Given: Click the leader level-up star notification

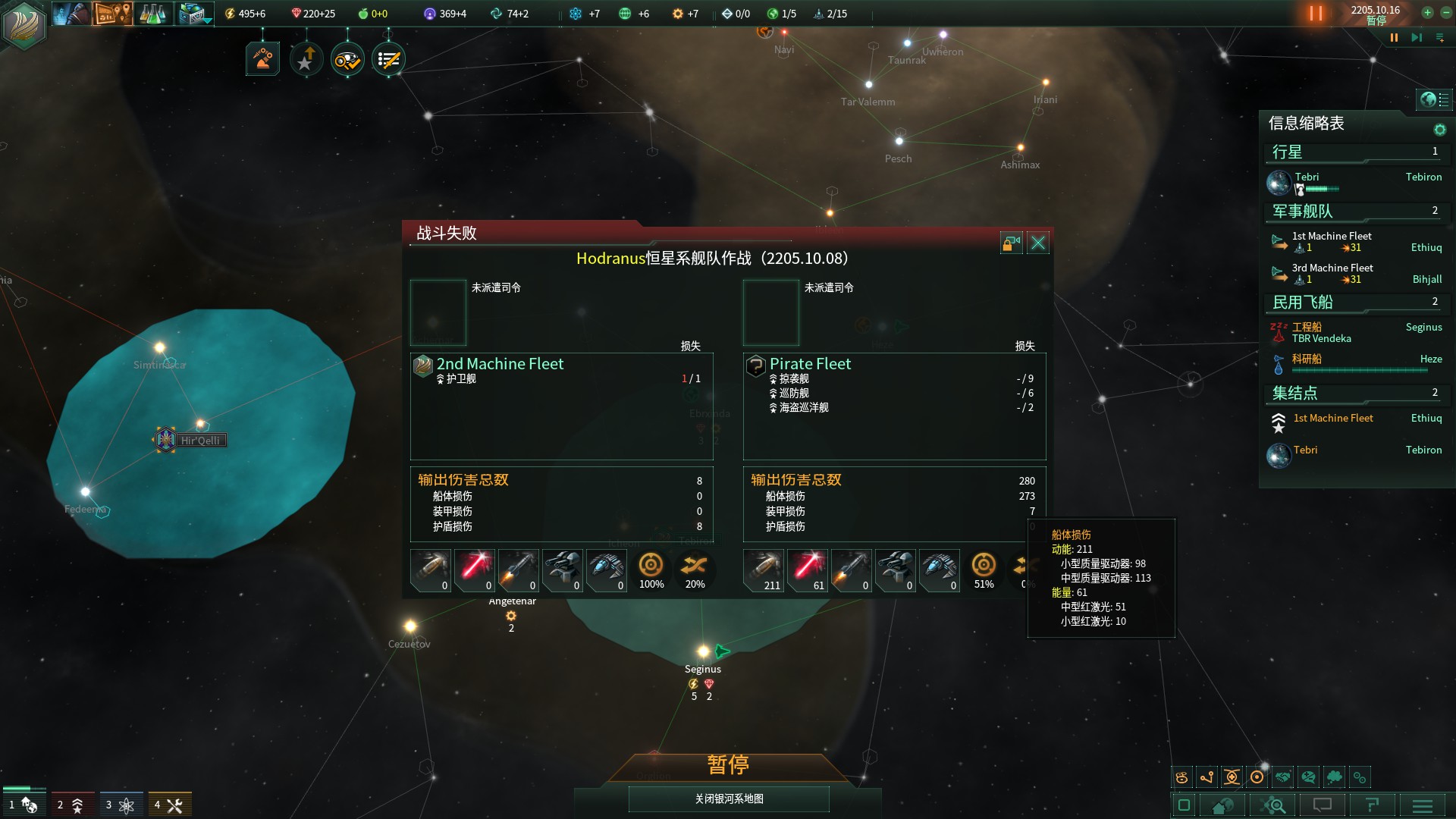Looking at the screenshot, I should [305, 58].
